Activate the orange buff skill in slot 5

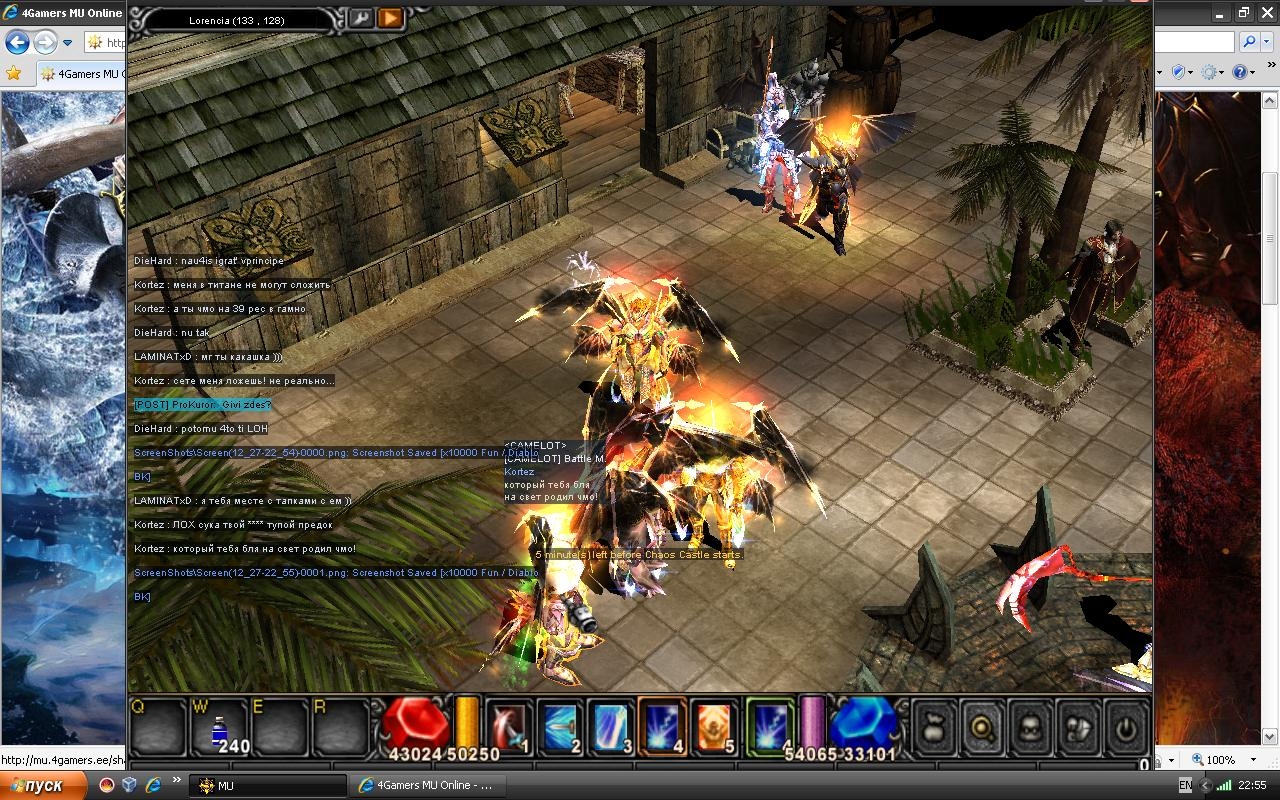pyautogui.click(x=715, y=725)
